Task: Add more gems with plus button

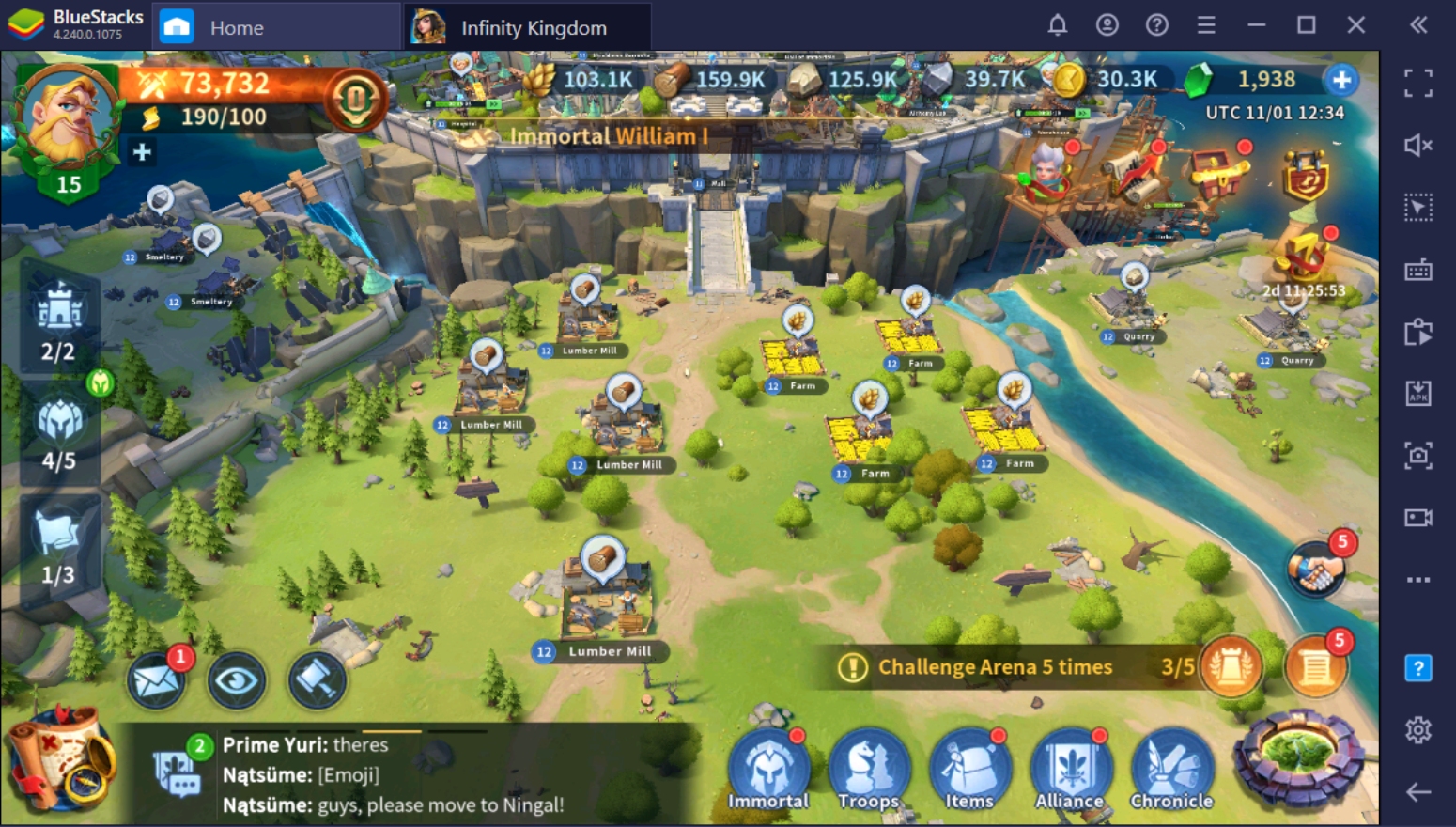Action: (1340, 80)
